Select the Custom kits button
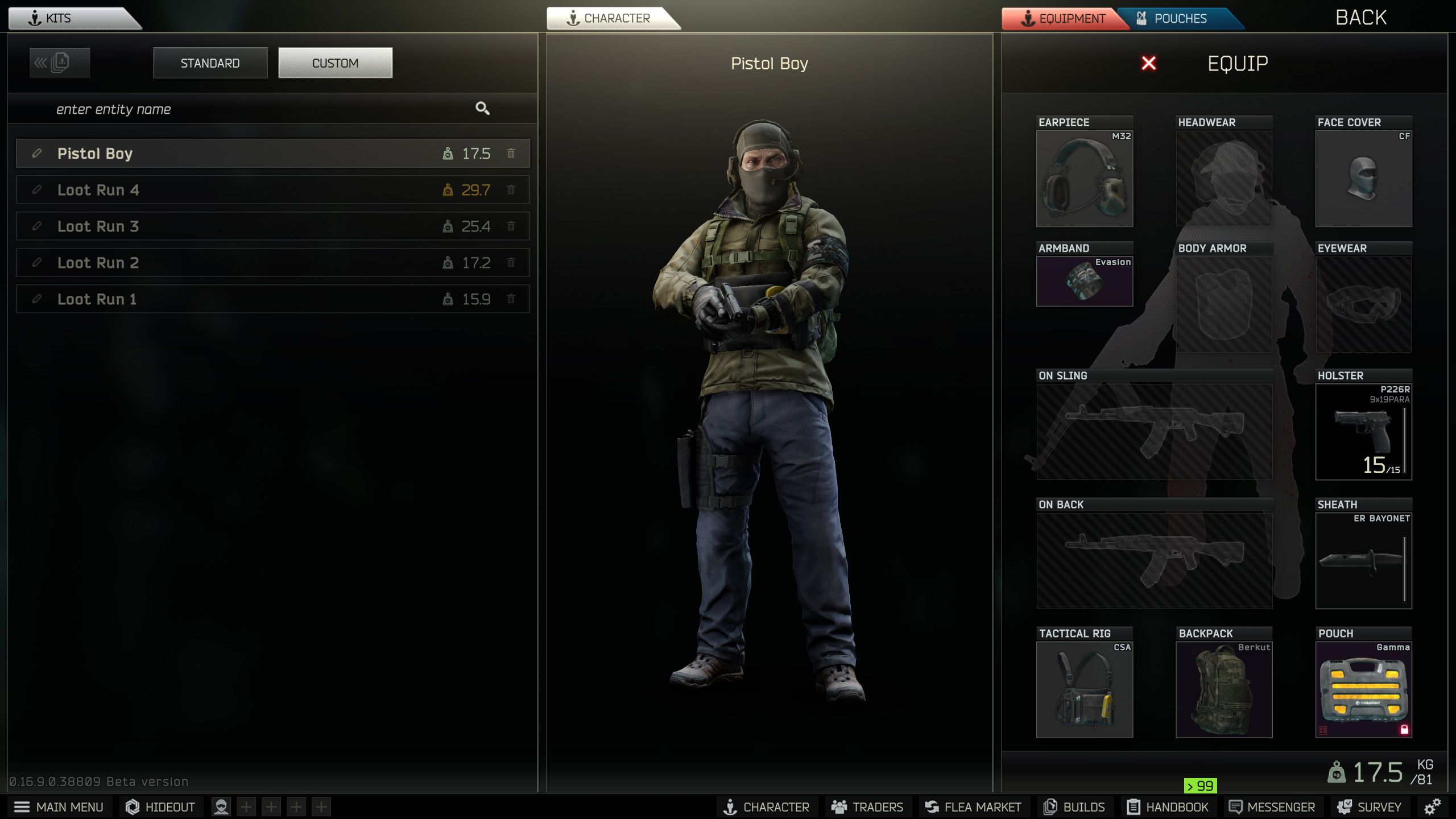Screen dimensions: 1456x819 [335, 63]
